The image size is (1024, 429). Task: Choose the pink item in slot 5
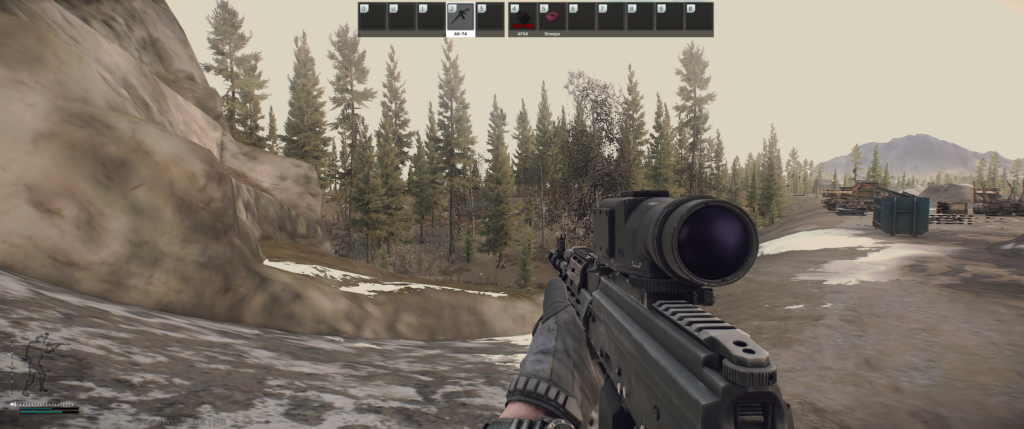pyautogui.click(x=552, y=18)
